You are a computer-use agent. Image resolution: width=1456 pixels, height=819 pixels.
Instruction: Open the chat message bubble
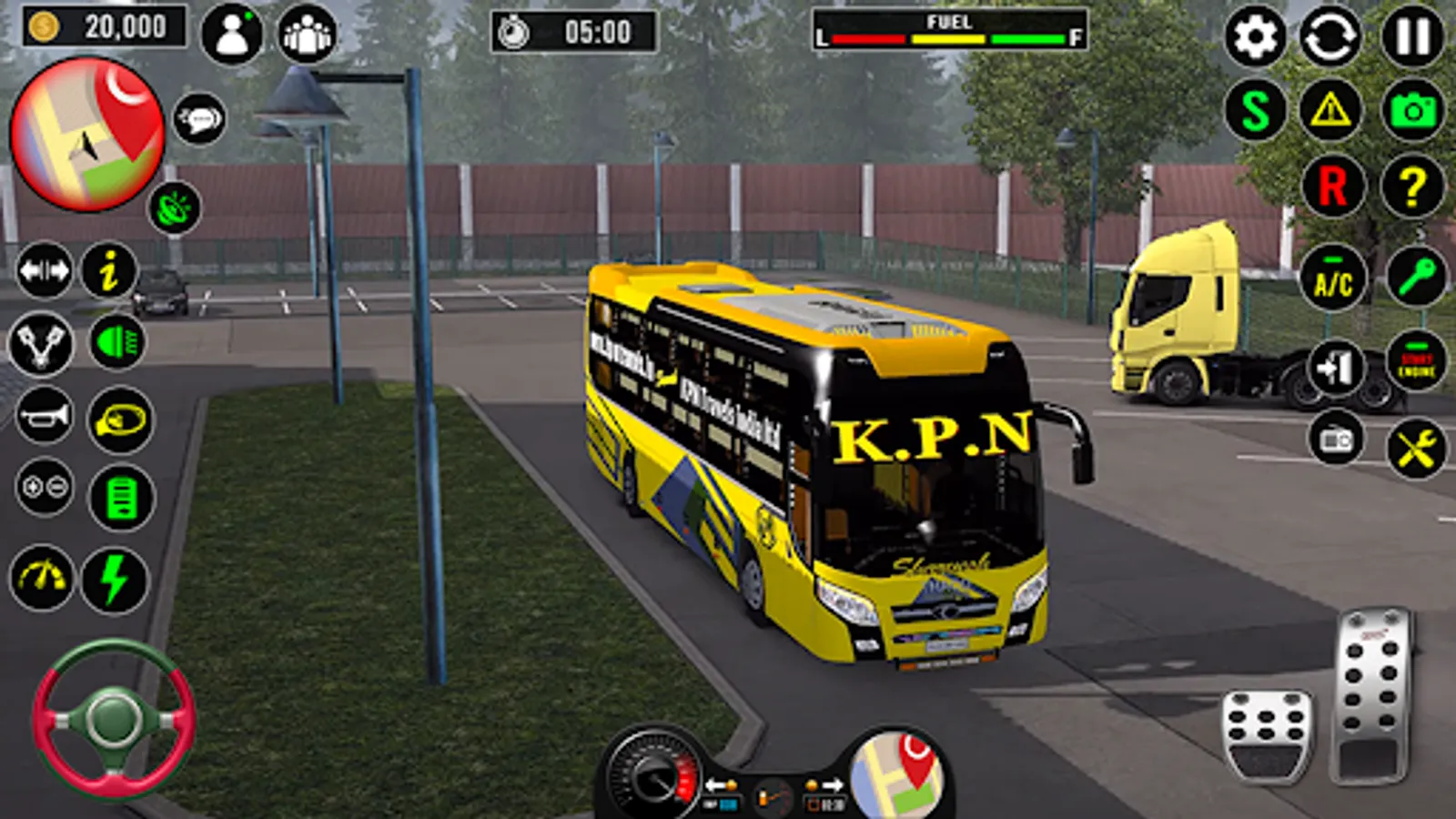[x=198, y=120]
